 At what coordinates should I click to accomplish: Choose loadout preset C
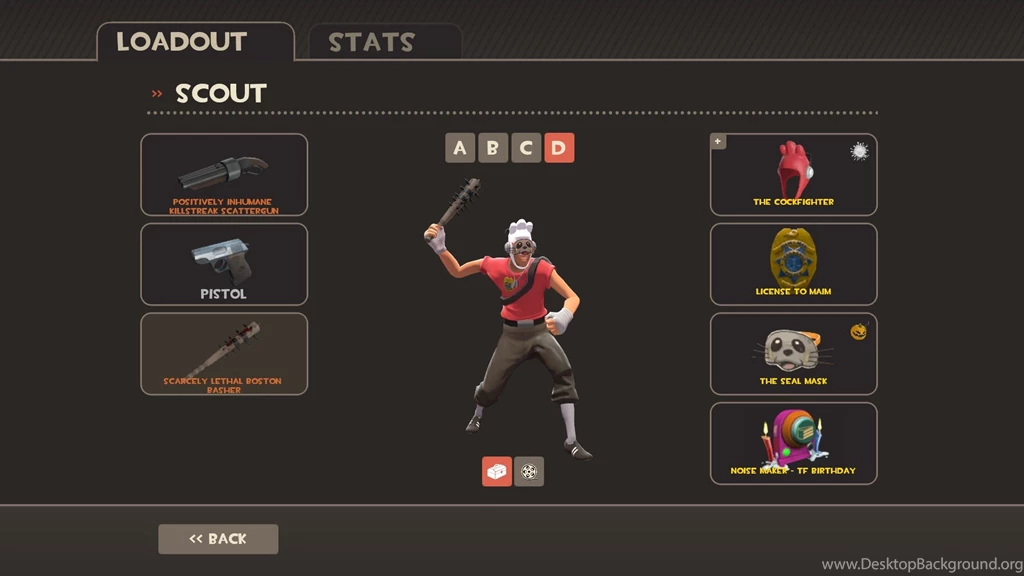pos(526,149)
